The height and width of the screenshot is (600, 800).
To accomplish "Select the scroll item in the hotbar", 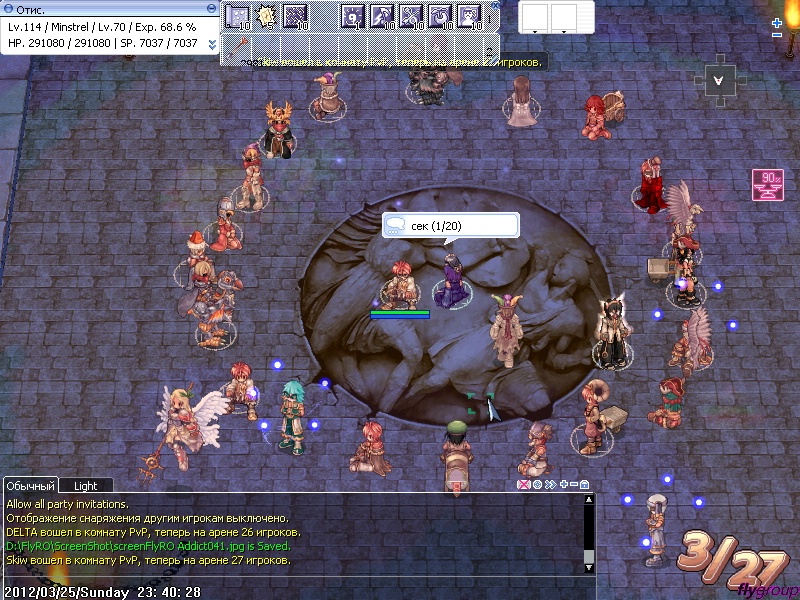I will click(x=237, y=15).
